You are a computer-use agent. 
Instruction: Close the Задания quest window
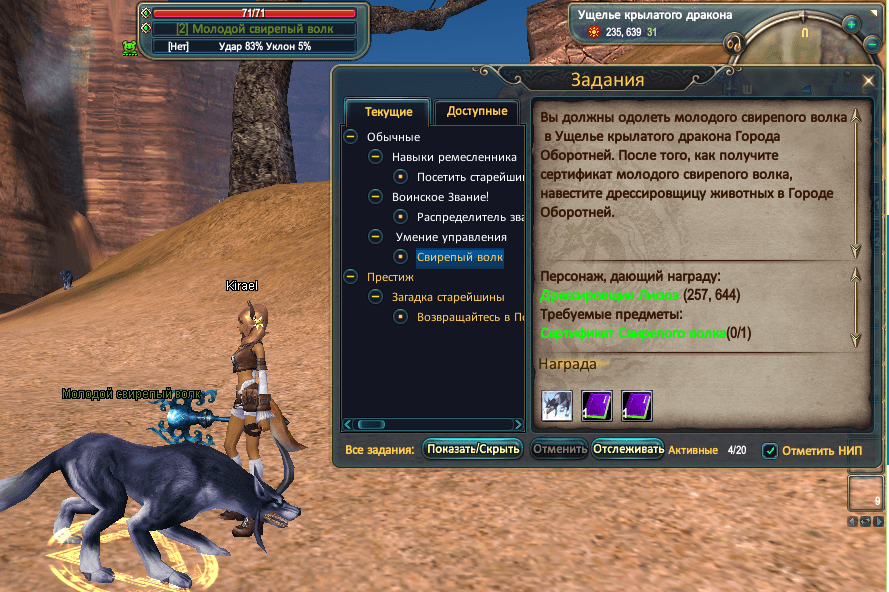(867, 81)
